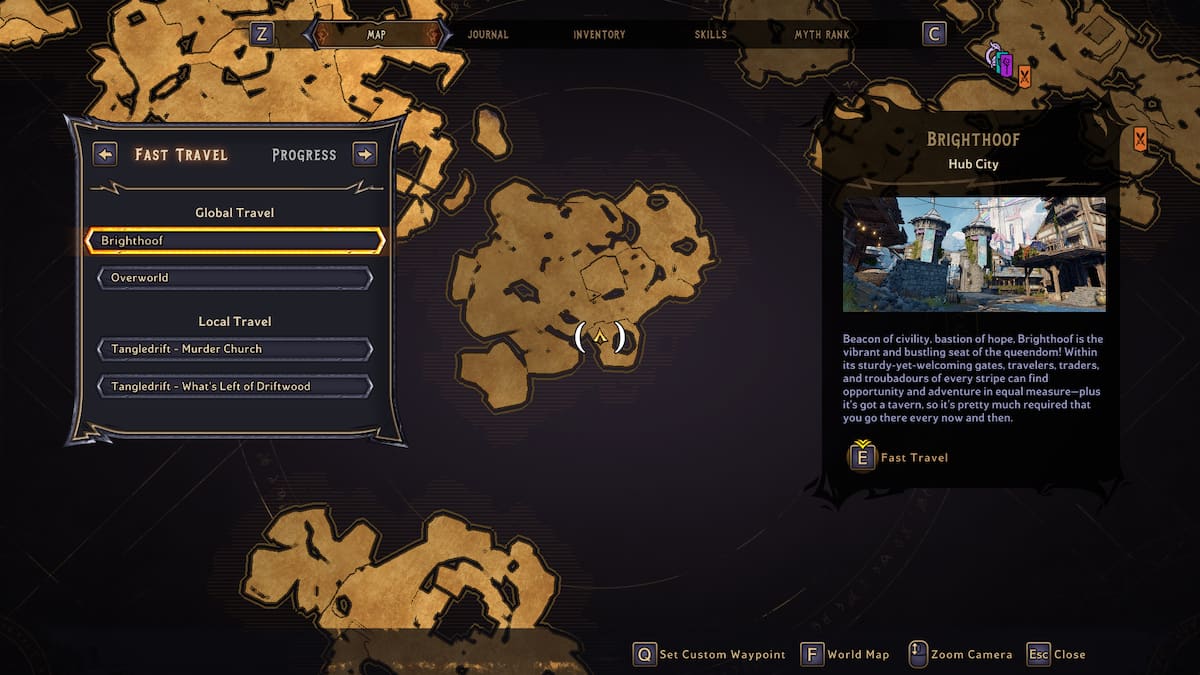Choose Tangledrift - What's Left of Driftwood
The height and width of the screenshot is (675, 1200).
coord(235,386)
